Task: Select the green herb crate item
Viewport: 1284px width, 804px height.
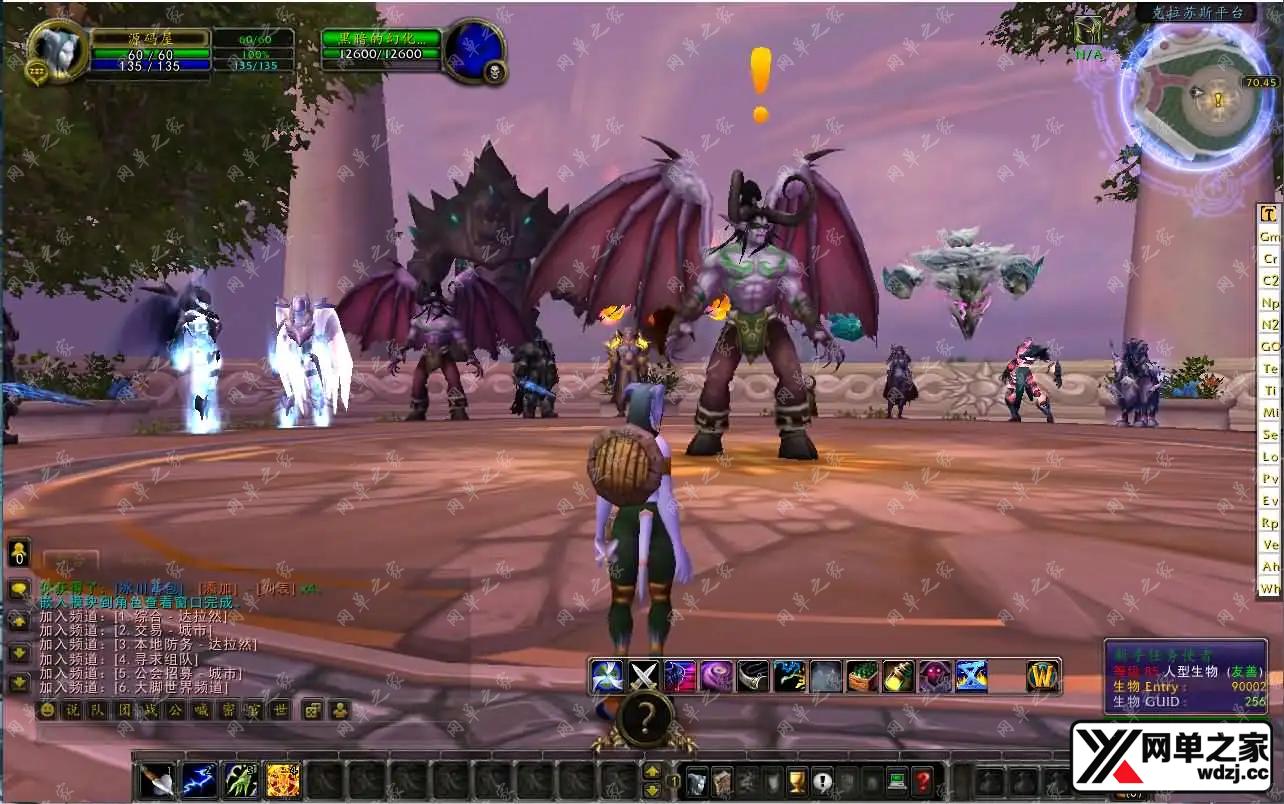Action: [x=861, y=677]
